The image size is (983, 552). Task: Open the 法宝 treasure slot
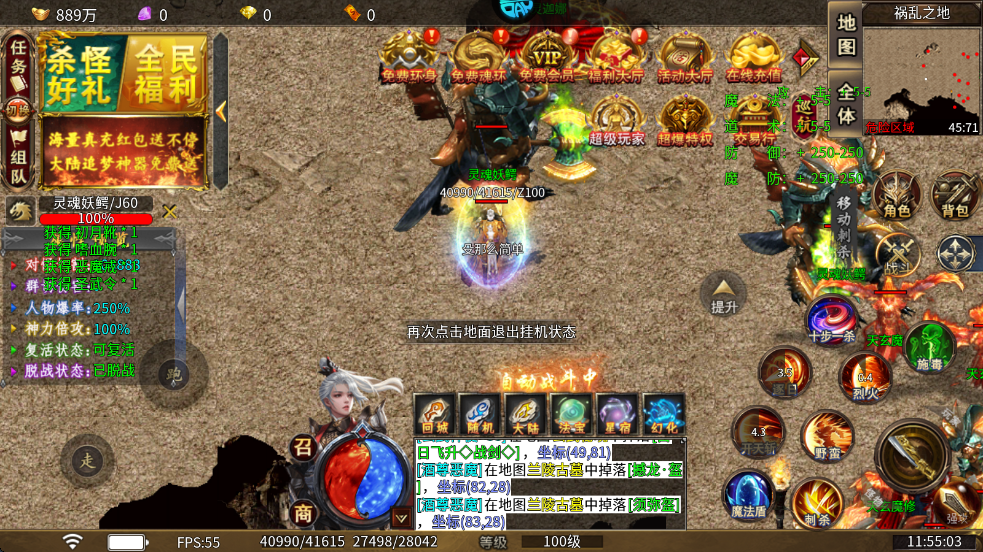coord(572,414)
